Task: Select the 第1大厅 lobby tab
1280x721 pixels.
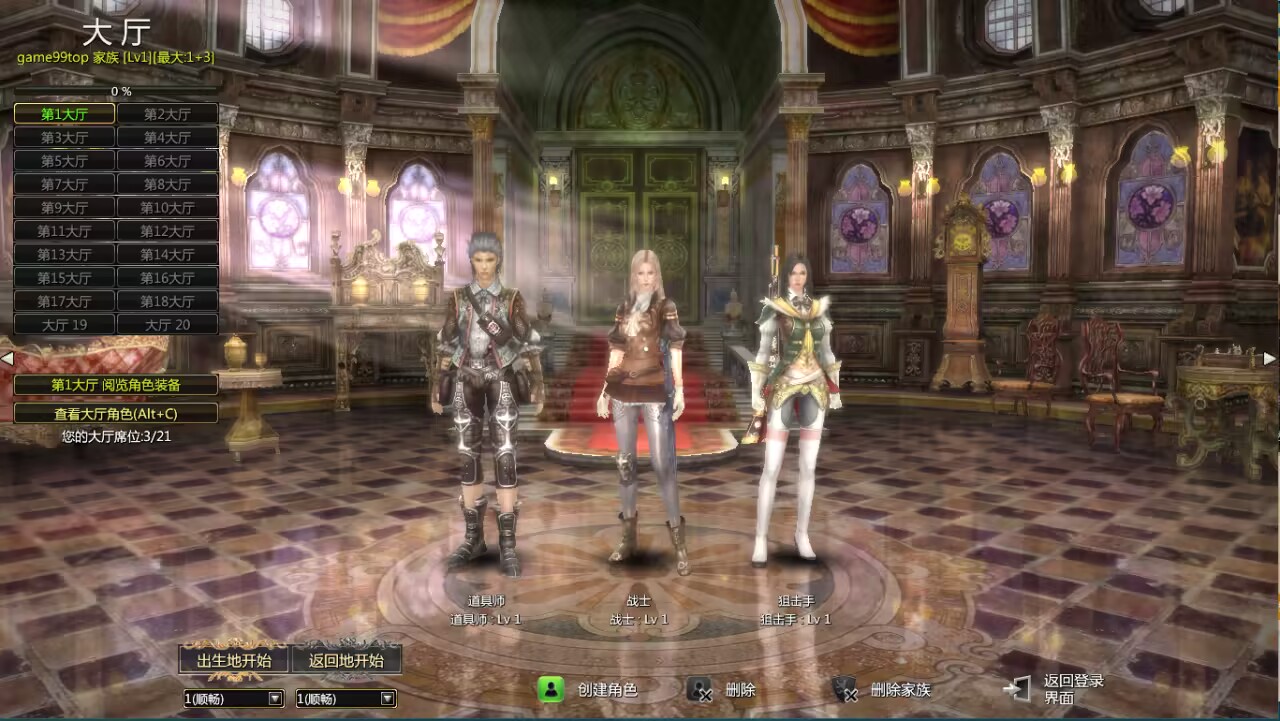Action: tap(64, 114)
